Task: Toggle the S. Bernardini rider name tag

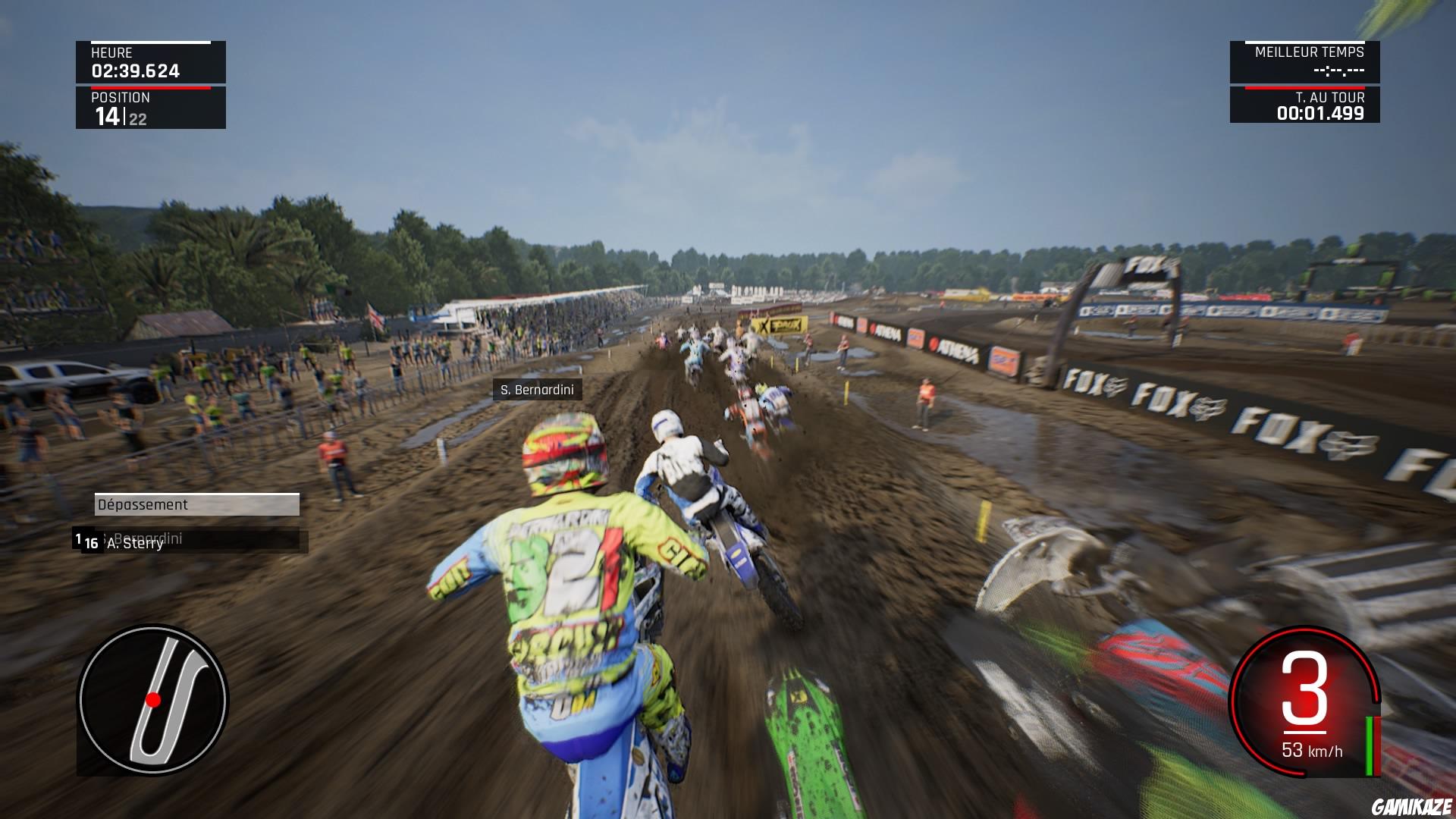Action: coord(538,391)
